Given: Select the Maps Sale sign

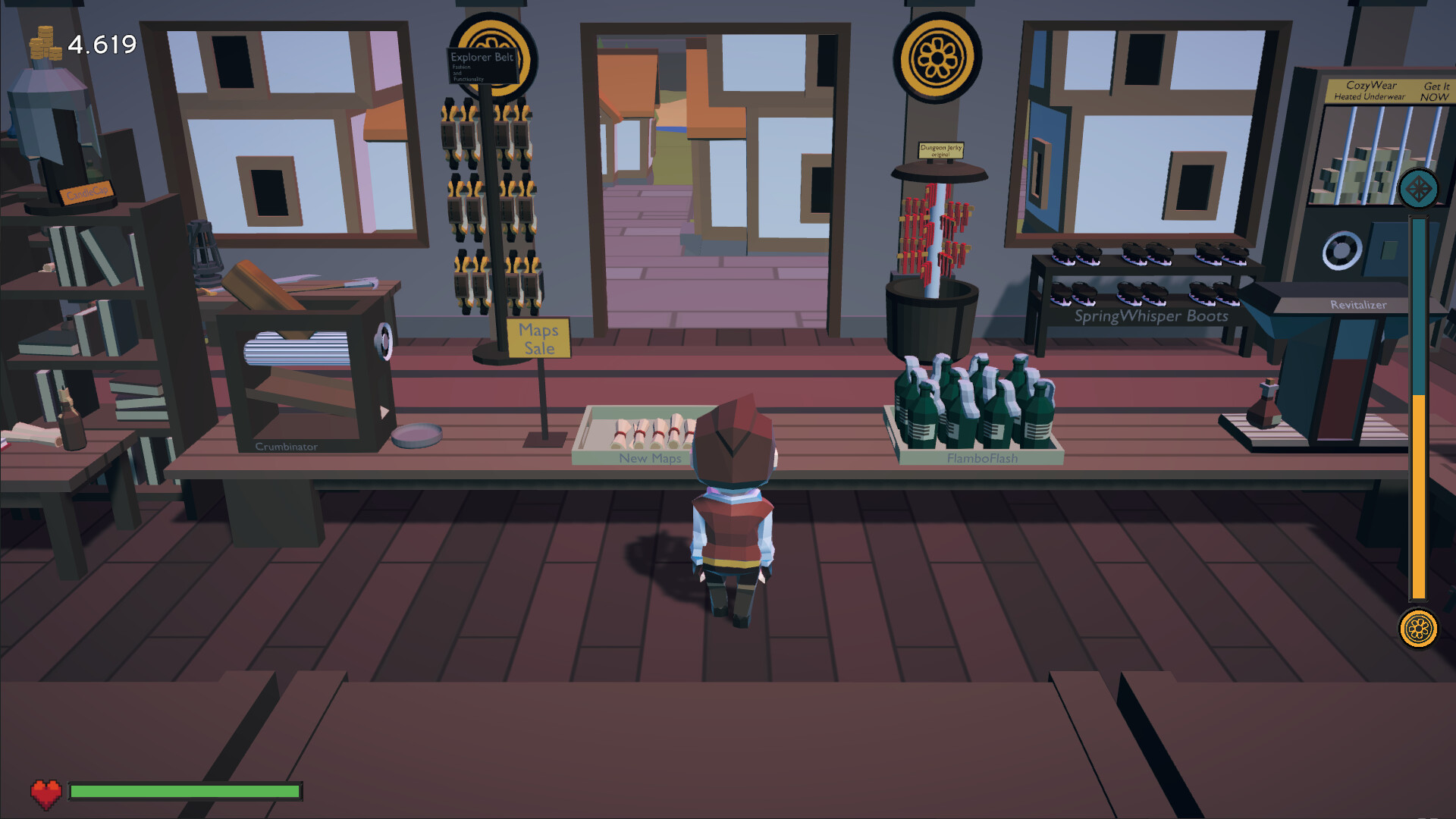Looking at the screenshot, I should tap(538, 337).
